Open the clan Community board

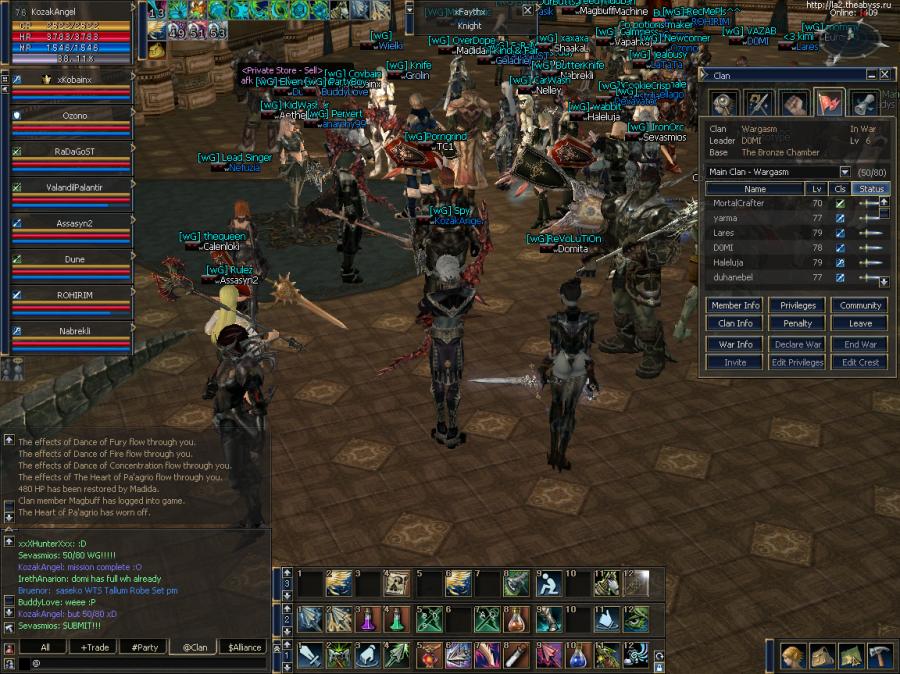point(860,305)
